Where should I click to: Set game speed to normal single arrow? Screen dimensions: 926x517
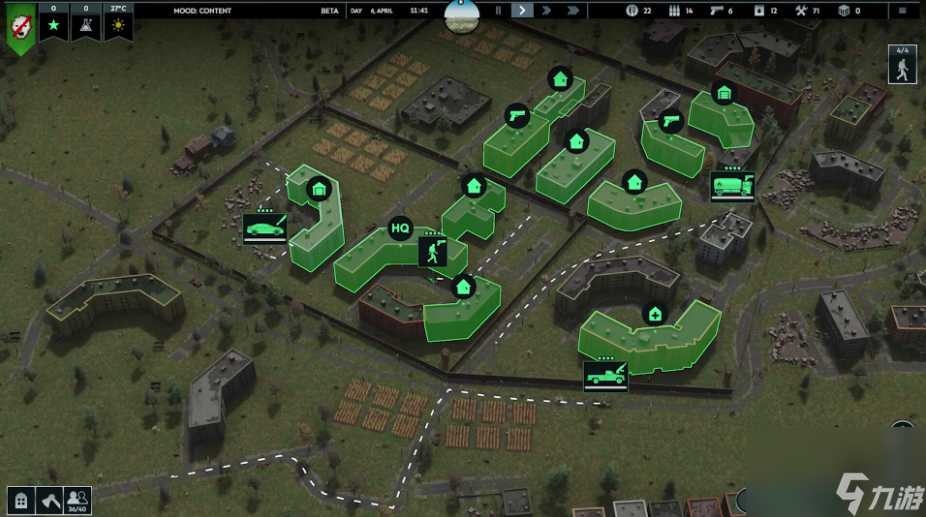(x=523, y=10)
